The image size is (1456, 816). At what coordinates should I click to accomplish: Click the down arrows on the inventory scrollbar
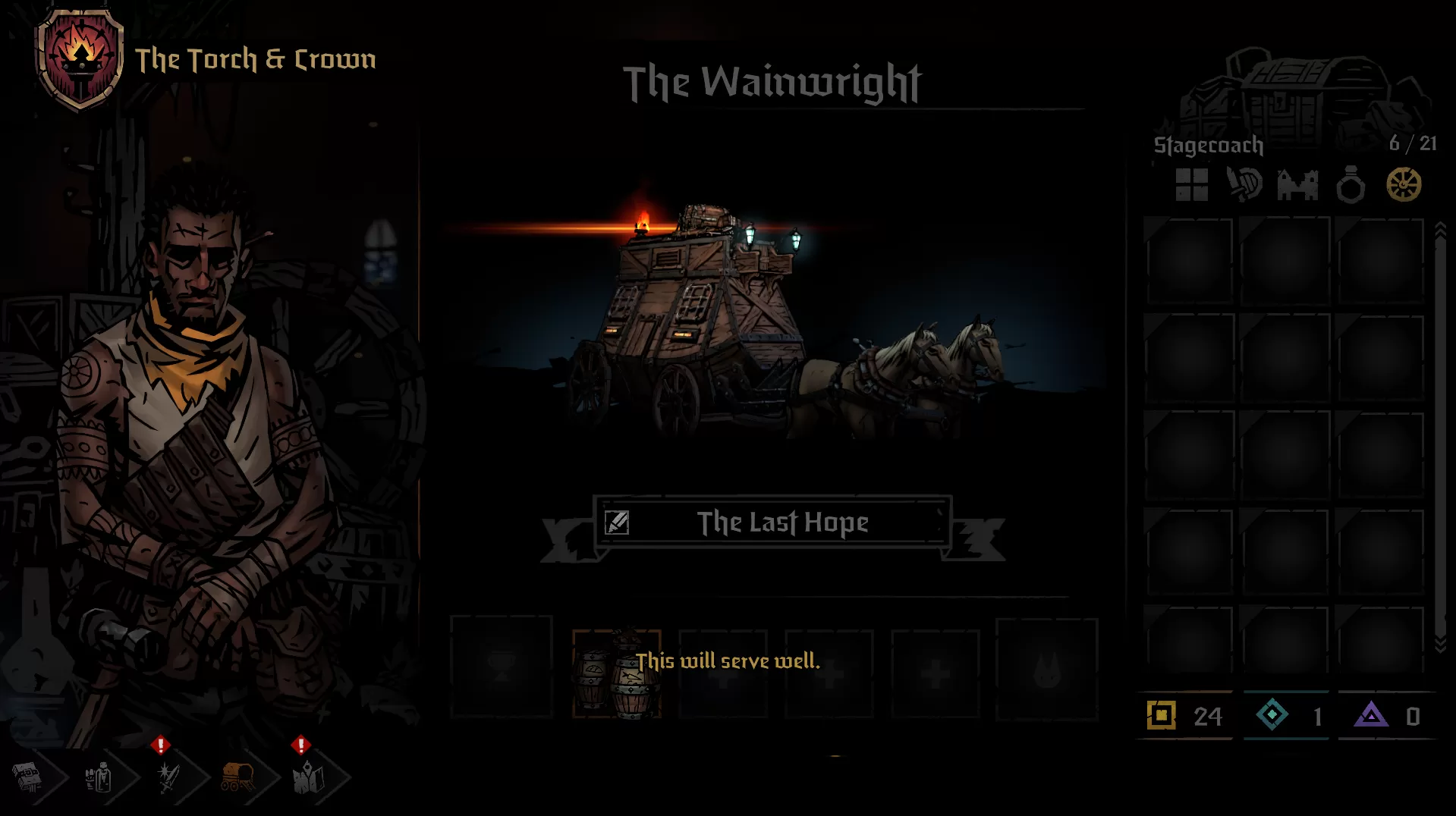[x=1440, y=644]
